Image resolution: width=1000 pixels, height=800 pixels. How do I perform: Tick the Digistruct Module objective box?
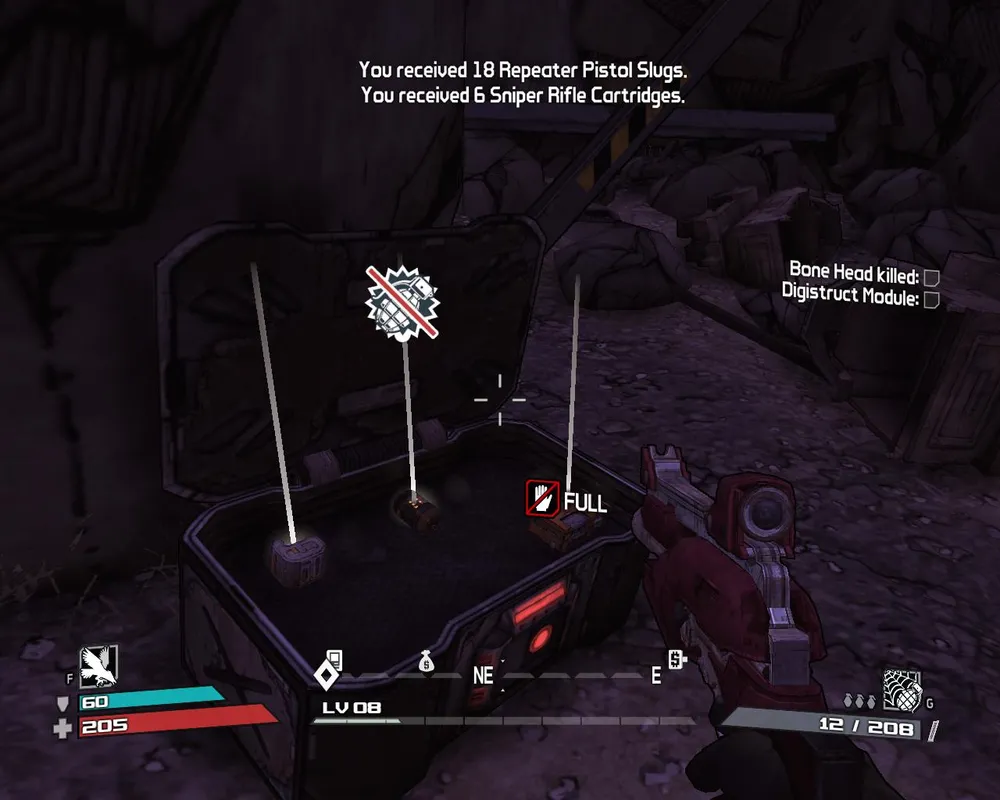tap(931, 299)
